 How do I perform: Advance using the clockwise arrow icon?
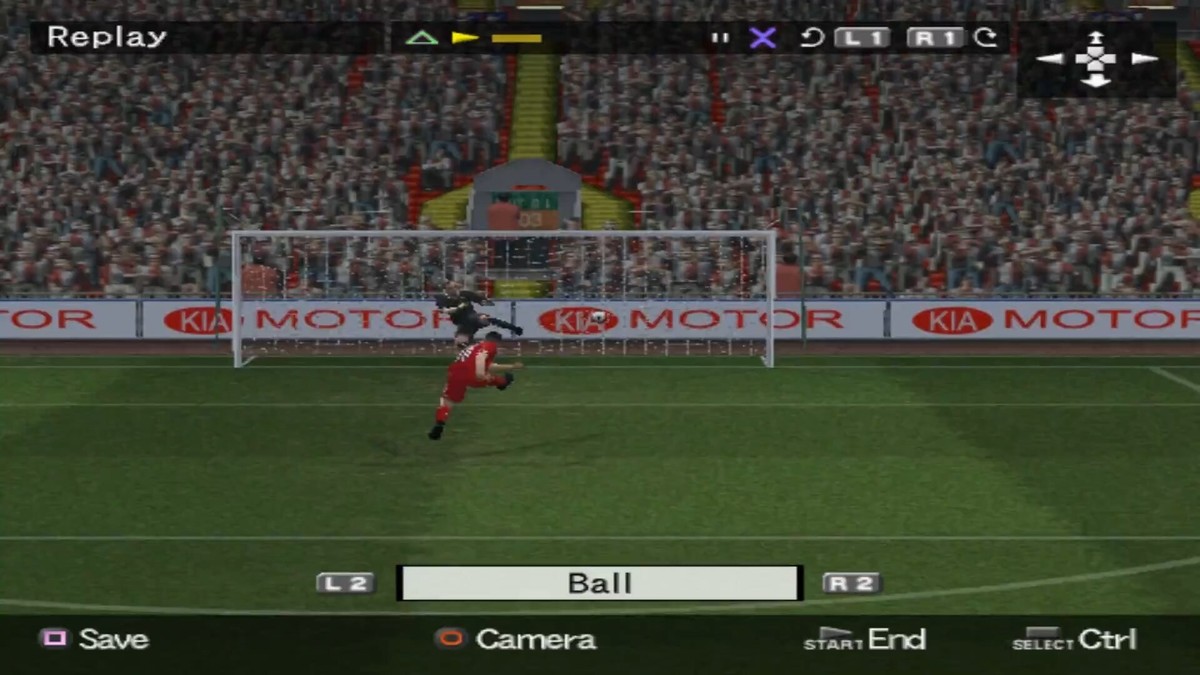(986, 38)
